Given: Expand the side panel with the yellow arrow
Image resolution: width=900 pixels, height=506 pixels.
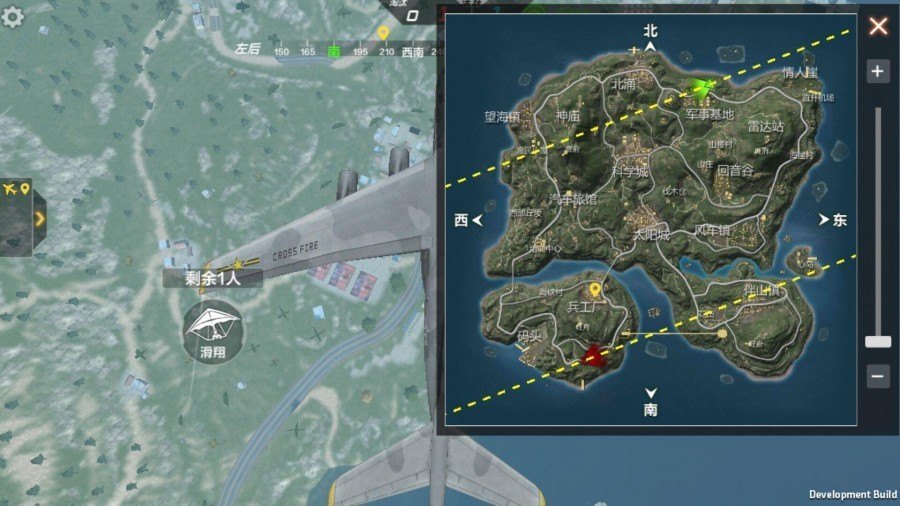Looking at the screenshot, I should [39, 217].
